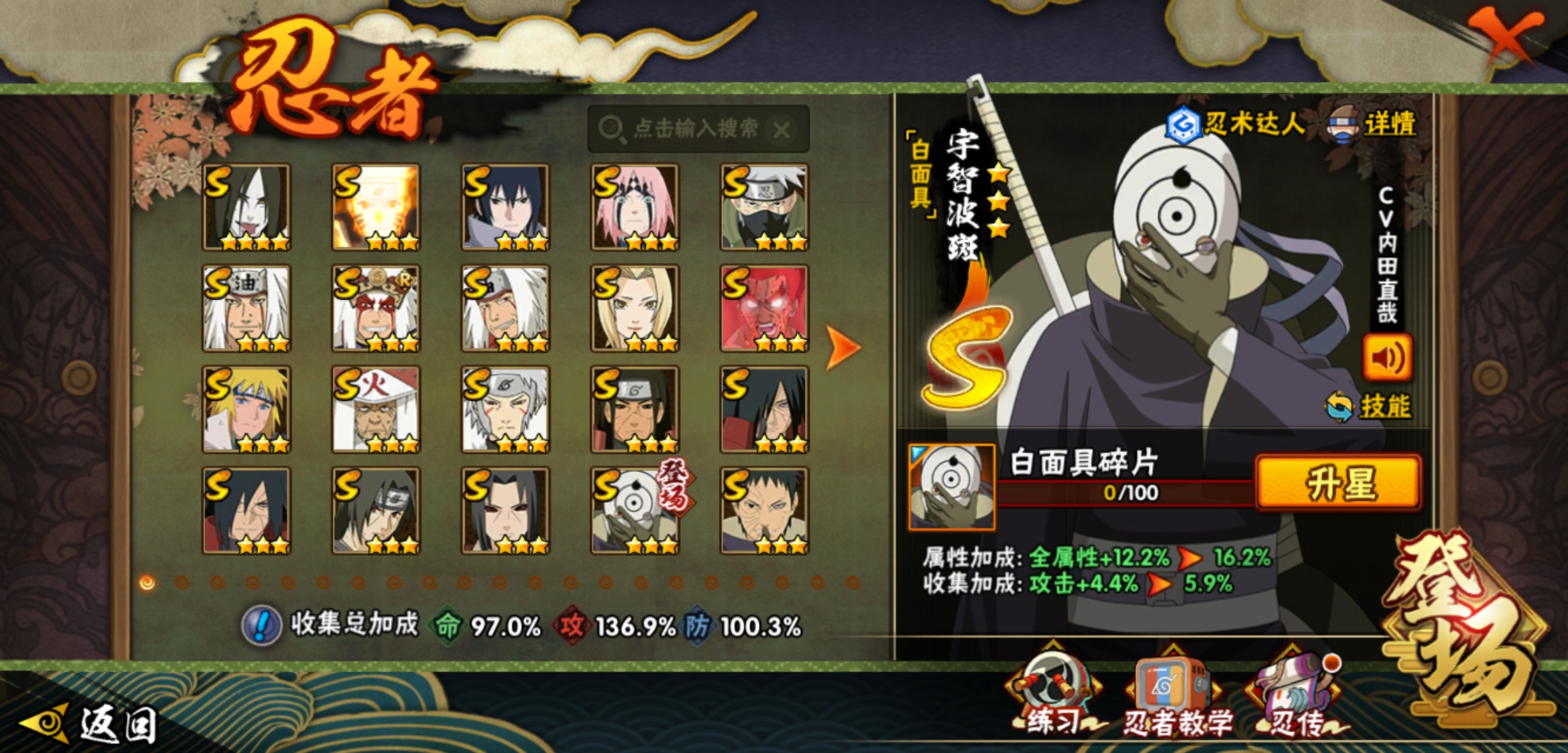The height and width of the screenshot is (753, 1568).
Task: Go back with the 返回 button
Action: pos(91,724)
